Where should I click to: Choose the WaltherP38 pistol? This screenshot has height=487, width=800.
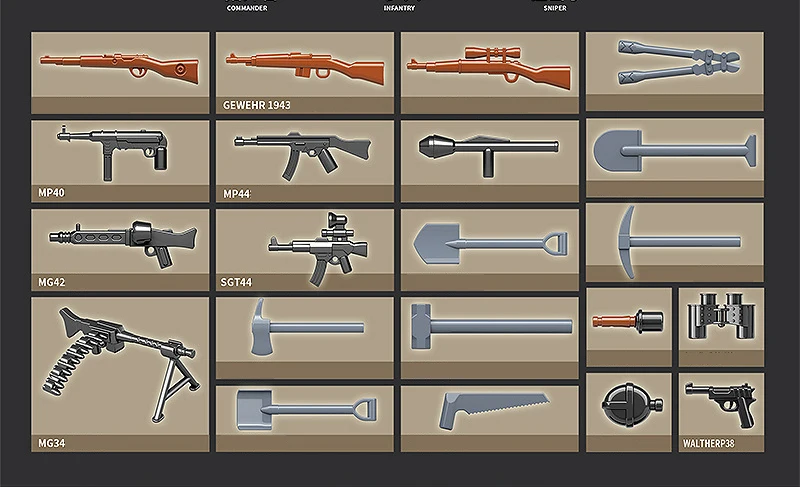pyautogui.click(x=721, y=406)
